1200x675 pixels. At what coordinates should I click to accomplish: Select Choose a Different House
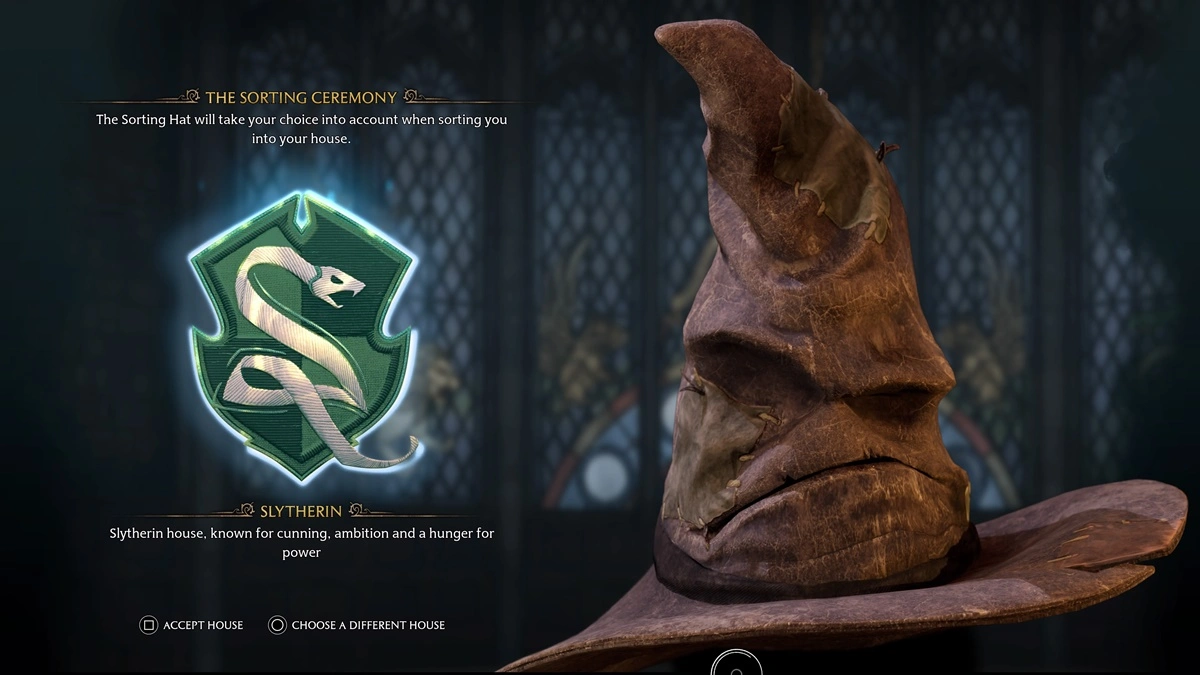pyautogui.click(x=357, y=625)
